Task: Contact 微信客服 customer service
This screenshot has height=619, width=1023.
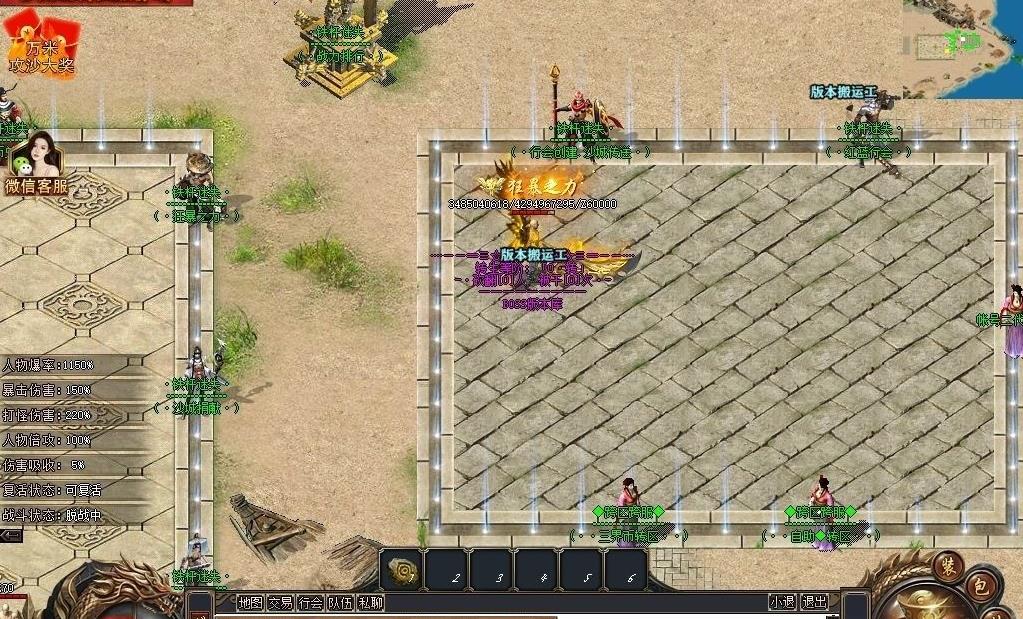Action: click(x=37, y=165)
